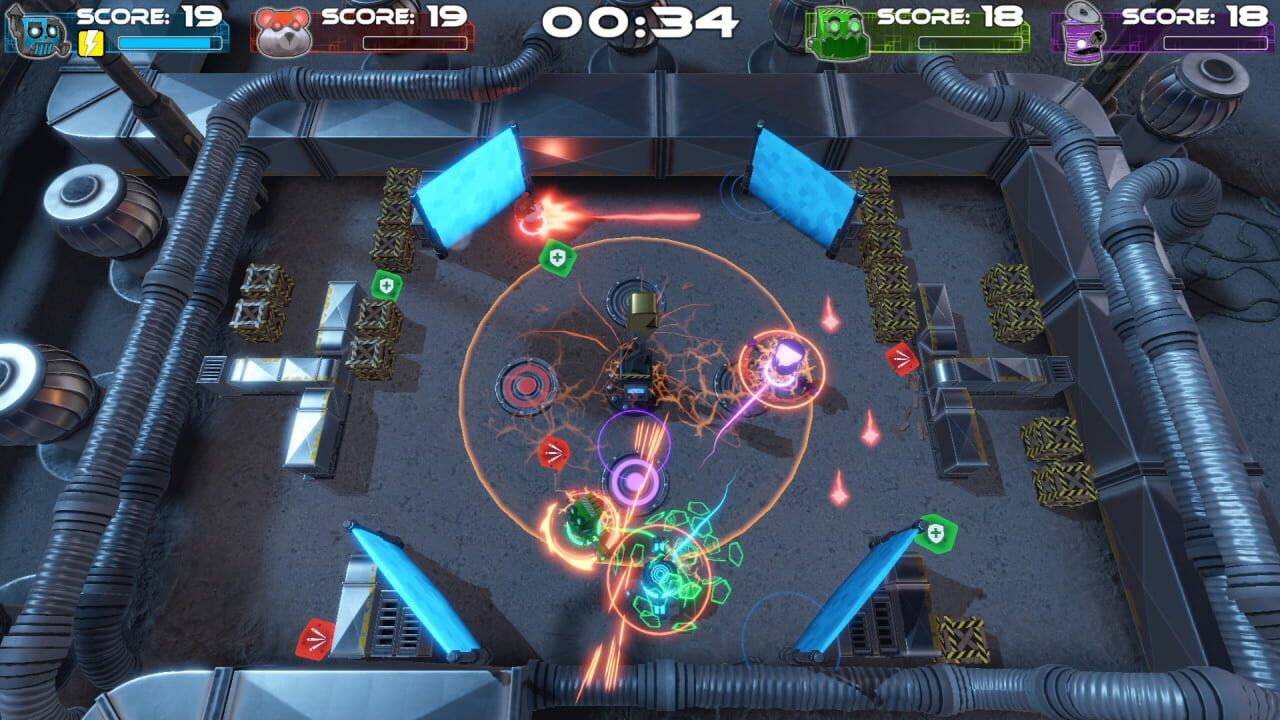This screenshot has width=1280, height=720.
Task: Click the yellow lightning power-up icon
Action: [x=90, y=40]
